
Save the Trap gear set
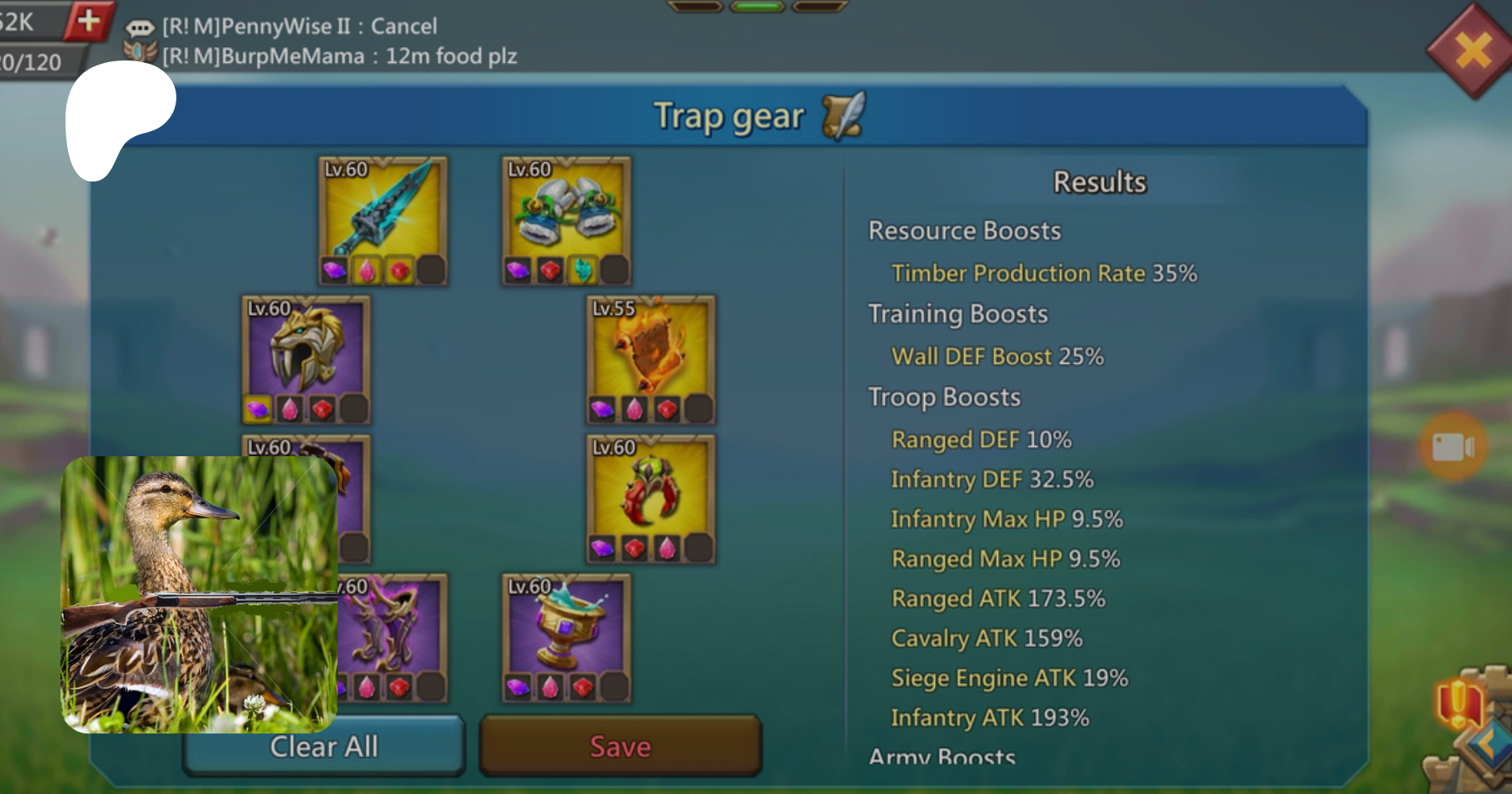coord(620,746)
